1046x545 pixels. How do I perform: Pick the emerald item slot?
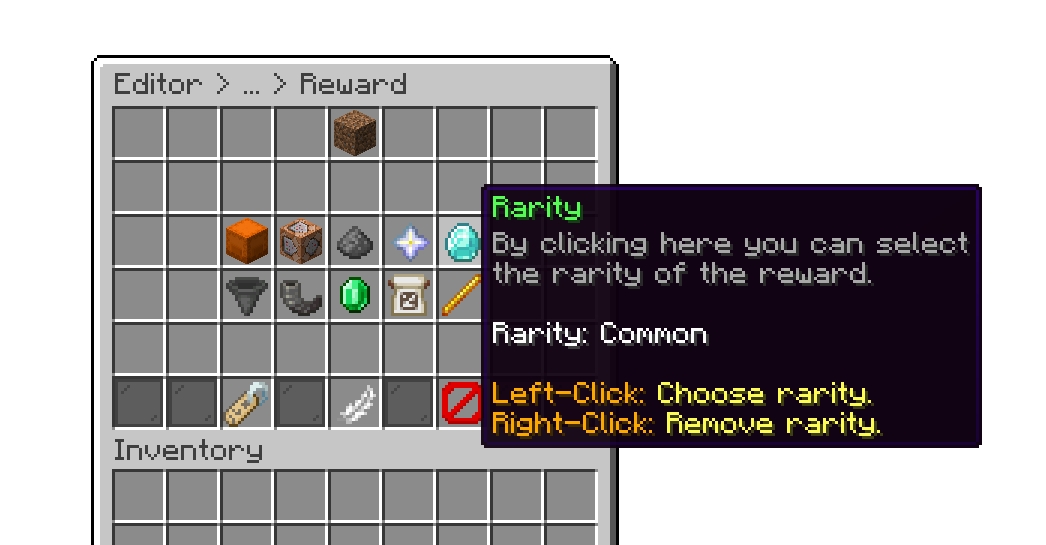point(354,295)
